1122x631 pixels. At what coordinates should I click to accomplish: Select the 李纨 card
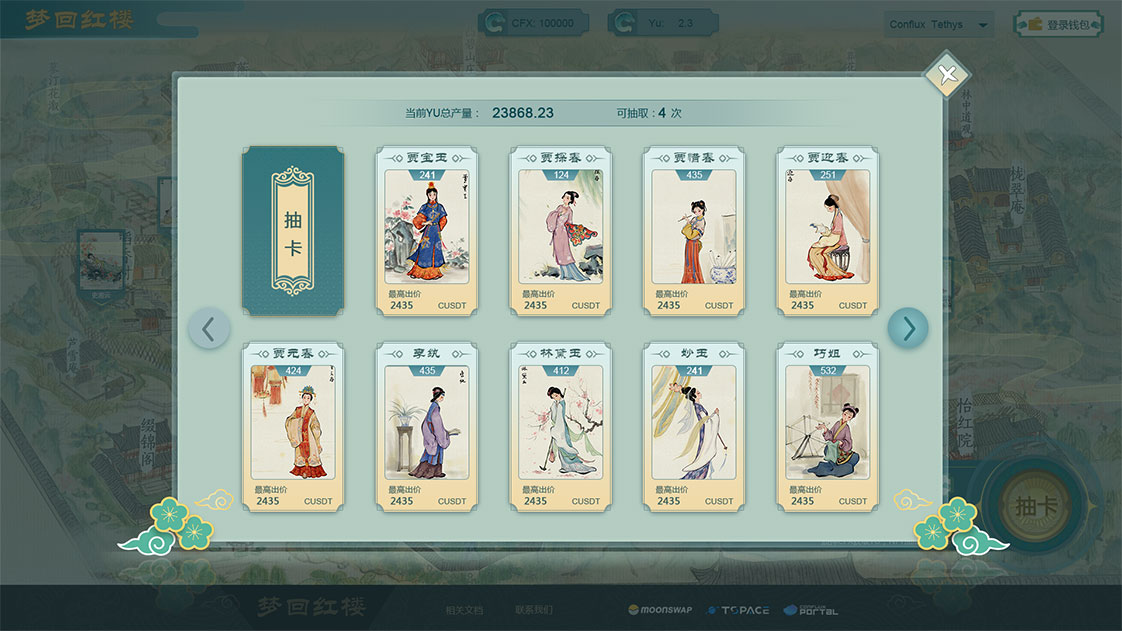[427, 427]
